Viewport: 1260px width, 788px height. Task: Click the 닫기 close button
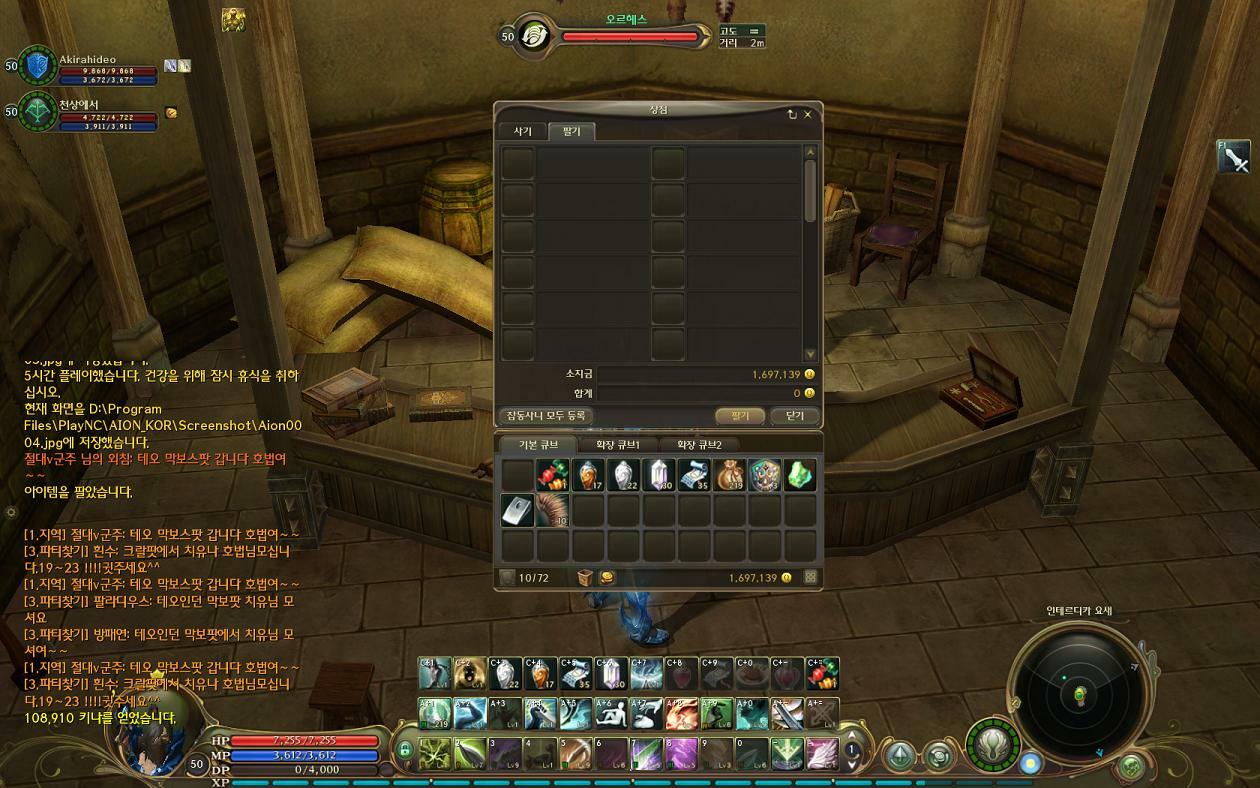pyautogui.click(x=795, y=415)
